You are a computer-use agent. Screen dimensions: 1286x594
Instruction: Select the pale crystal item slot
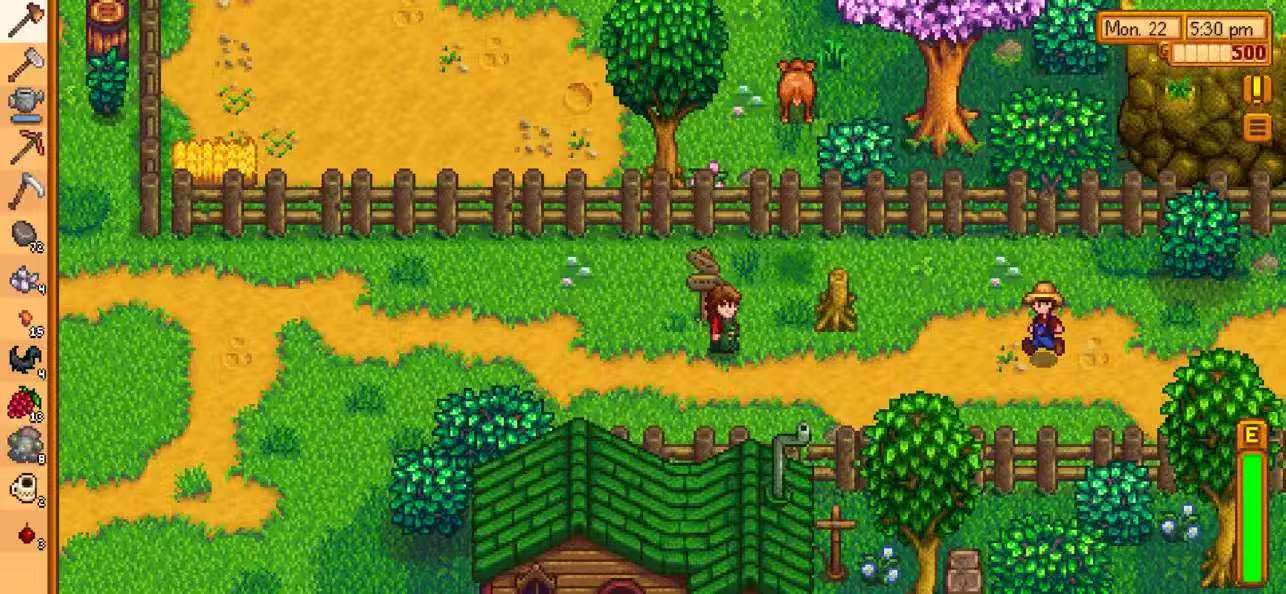pyautogui.click(x=25, y=279)
